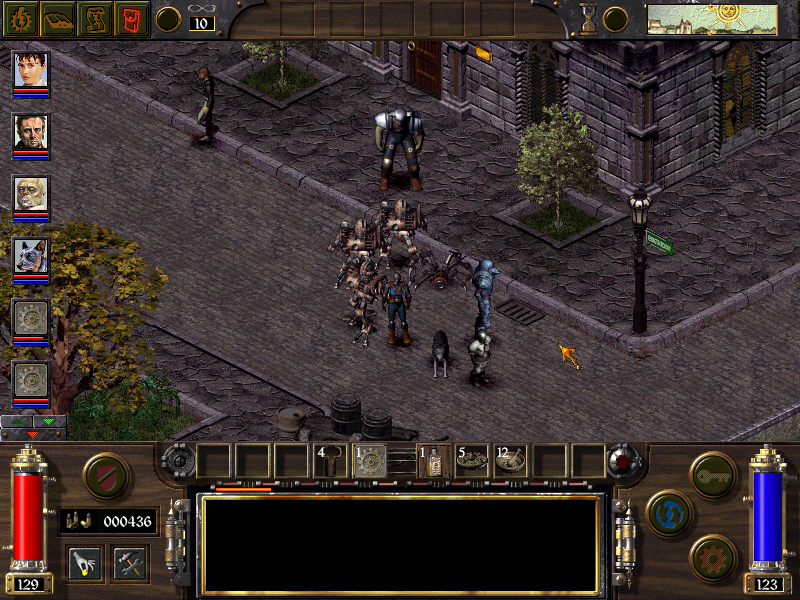This screenshot has height=600, width=800.
Task: Open spells with the glowing hand button
Action: [x=83, y=563]
